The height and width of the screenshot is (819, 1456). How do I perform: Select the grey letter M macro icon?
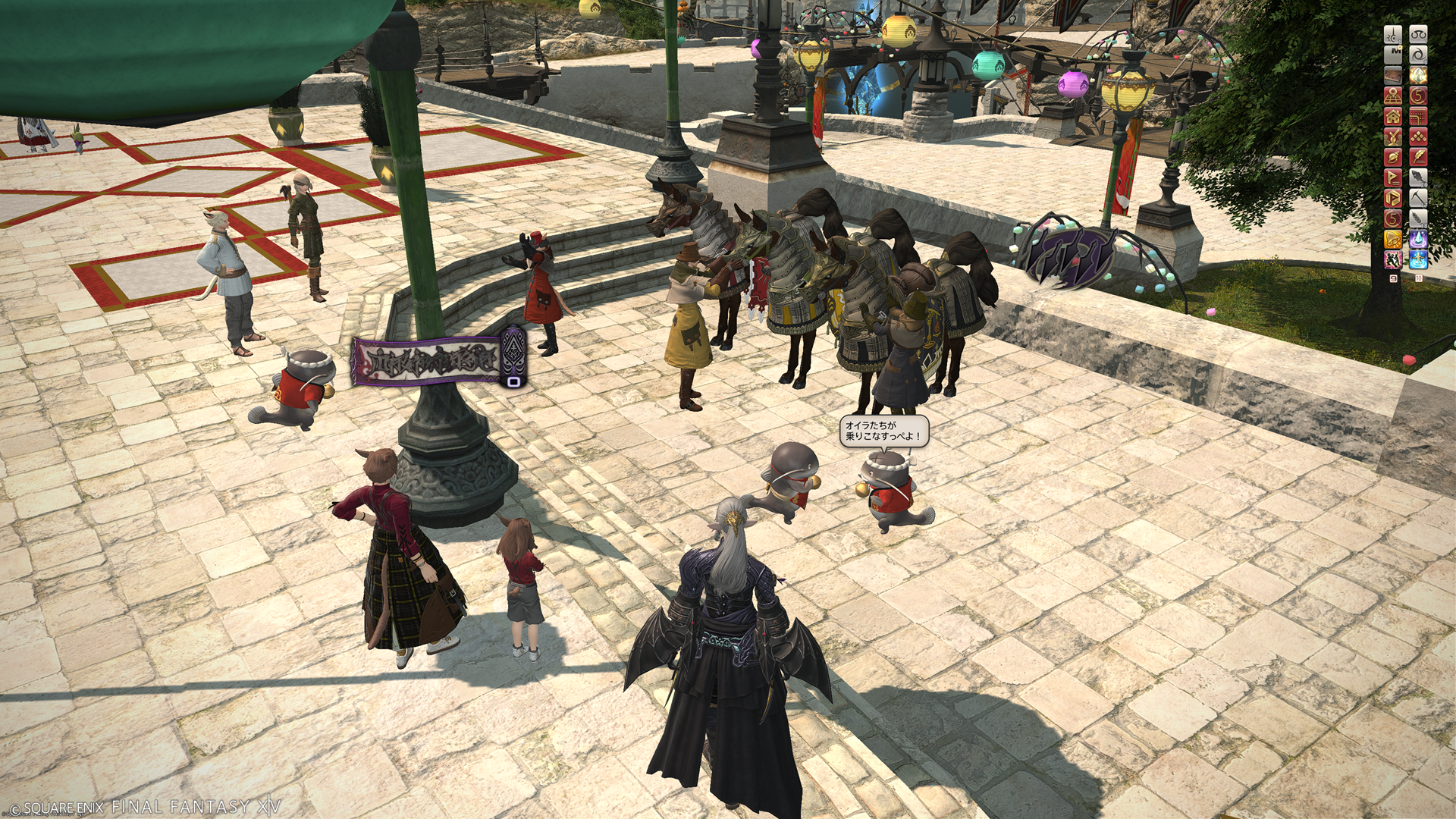pos(1393,55)
